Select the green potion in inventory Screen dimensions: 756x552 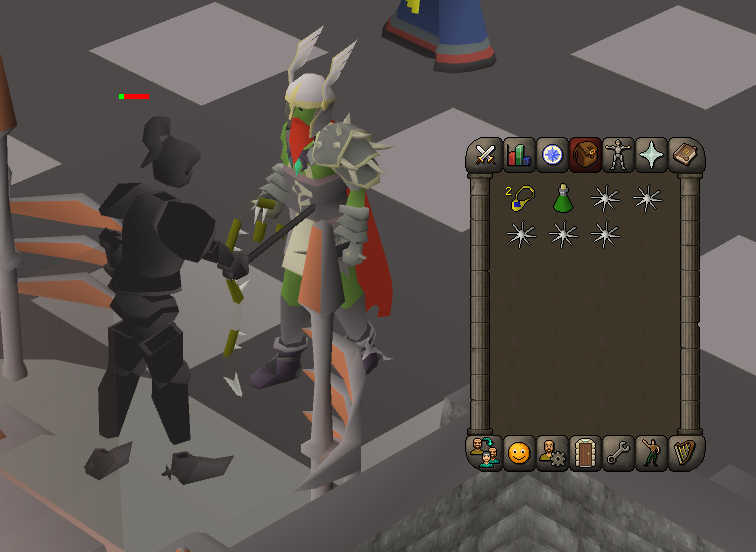coord(562,198)
